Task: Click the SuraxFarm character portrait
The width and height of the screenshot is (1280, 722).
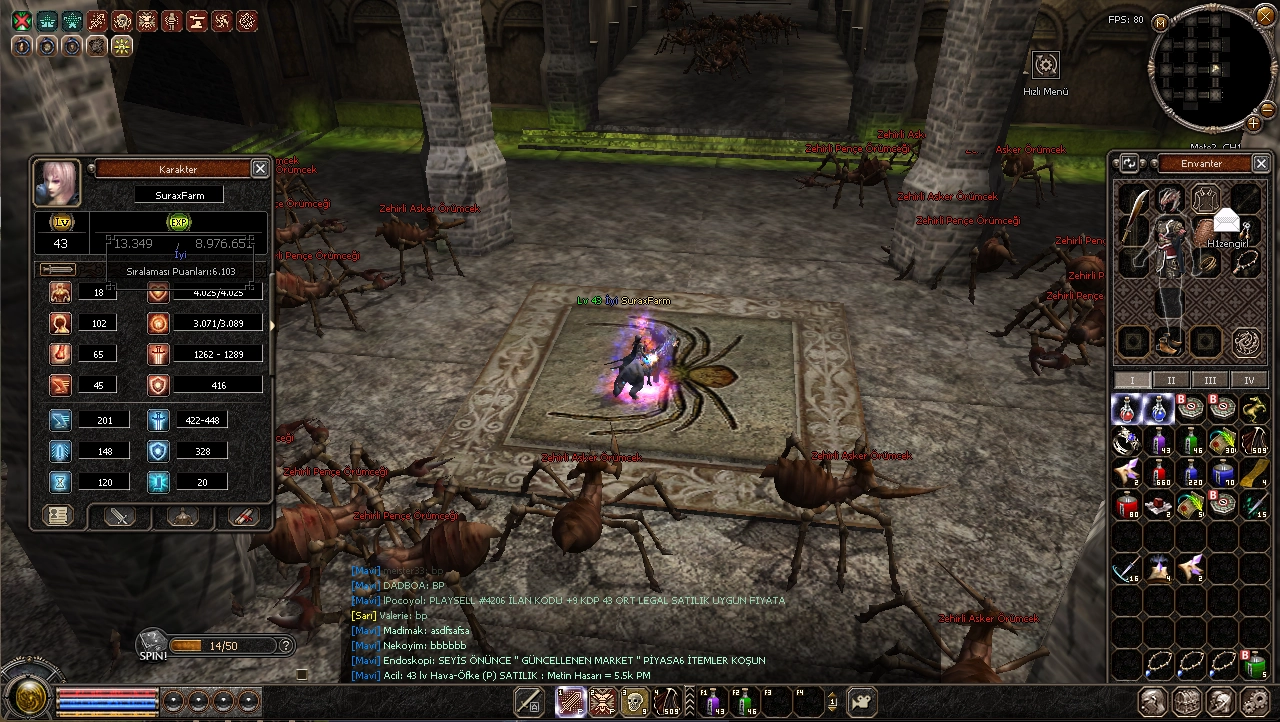Action: [x=57, y=181]
